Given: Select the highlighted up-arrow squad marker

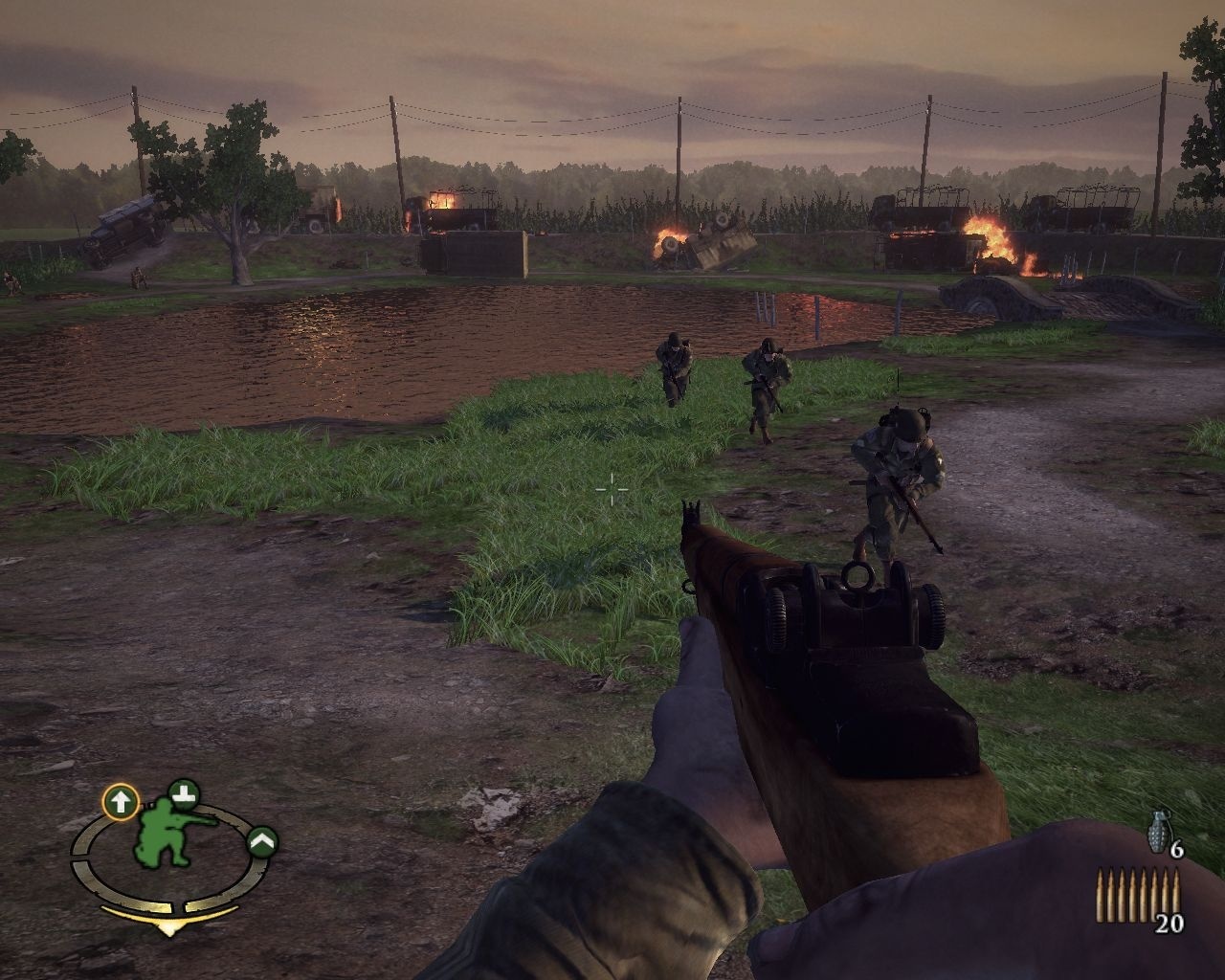Looking at the screenshot, I should pyautogui.click(x=121, y=801).
